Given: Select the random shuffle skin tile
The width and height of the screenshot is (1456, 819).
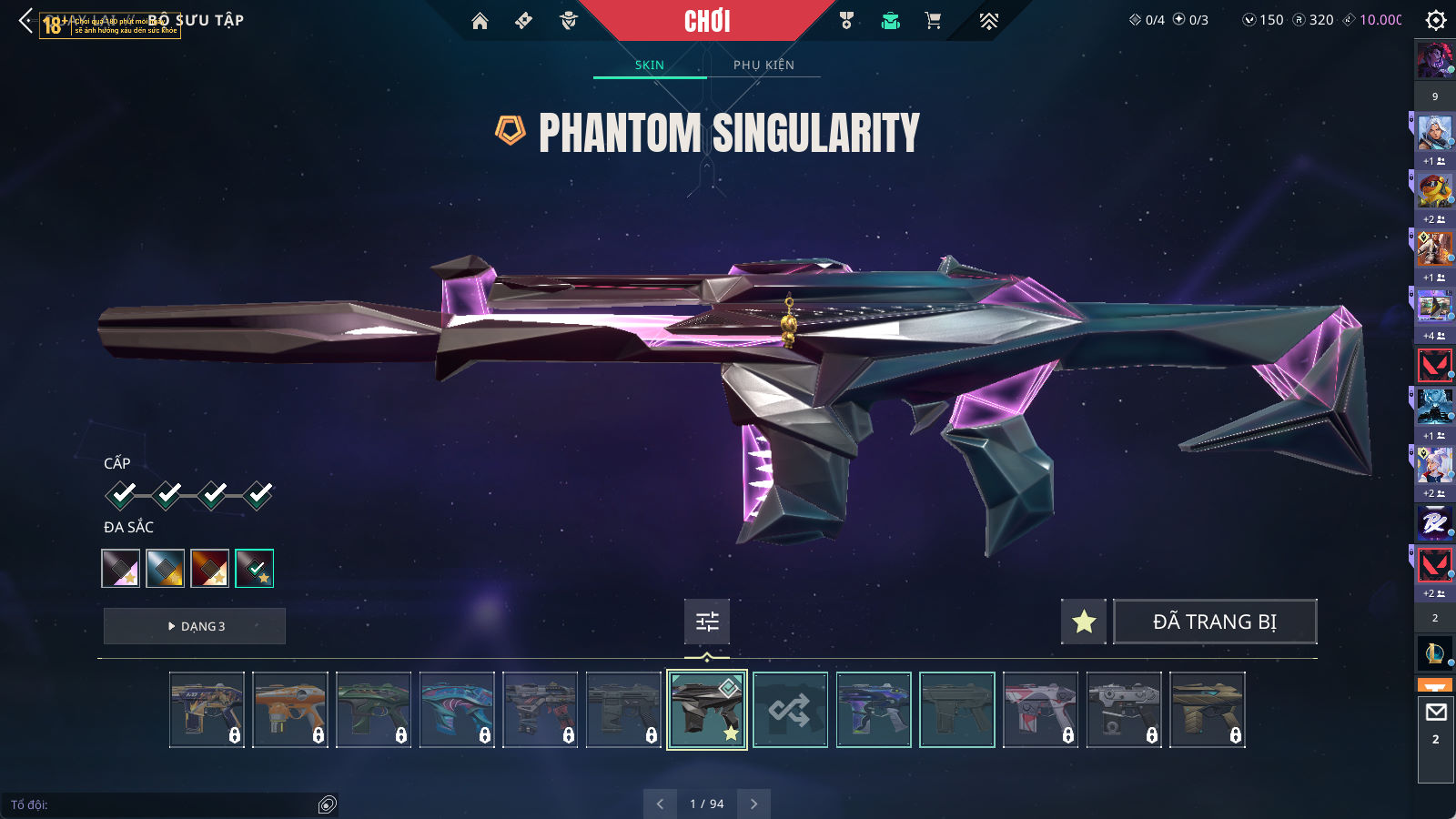Looking at the screenshot, I should click(790, 710).
